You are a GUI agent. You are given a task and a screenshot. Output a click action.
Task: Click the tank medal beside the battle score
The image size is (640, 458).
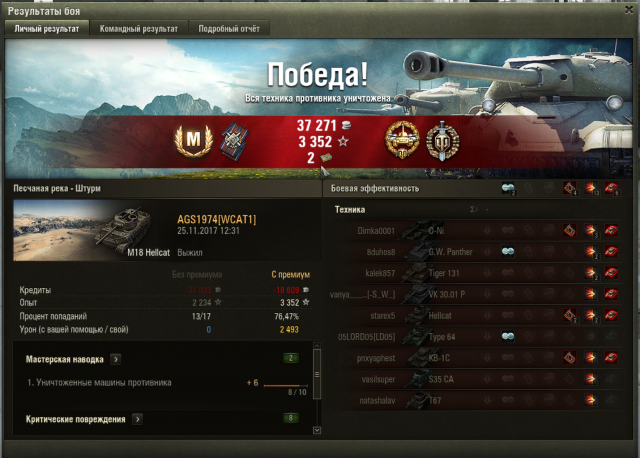tap(401, 139)
